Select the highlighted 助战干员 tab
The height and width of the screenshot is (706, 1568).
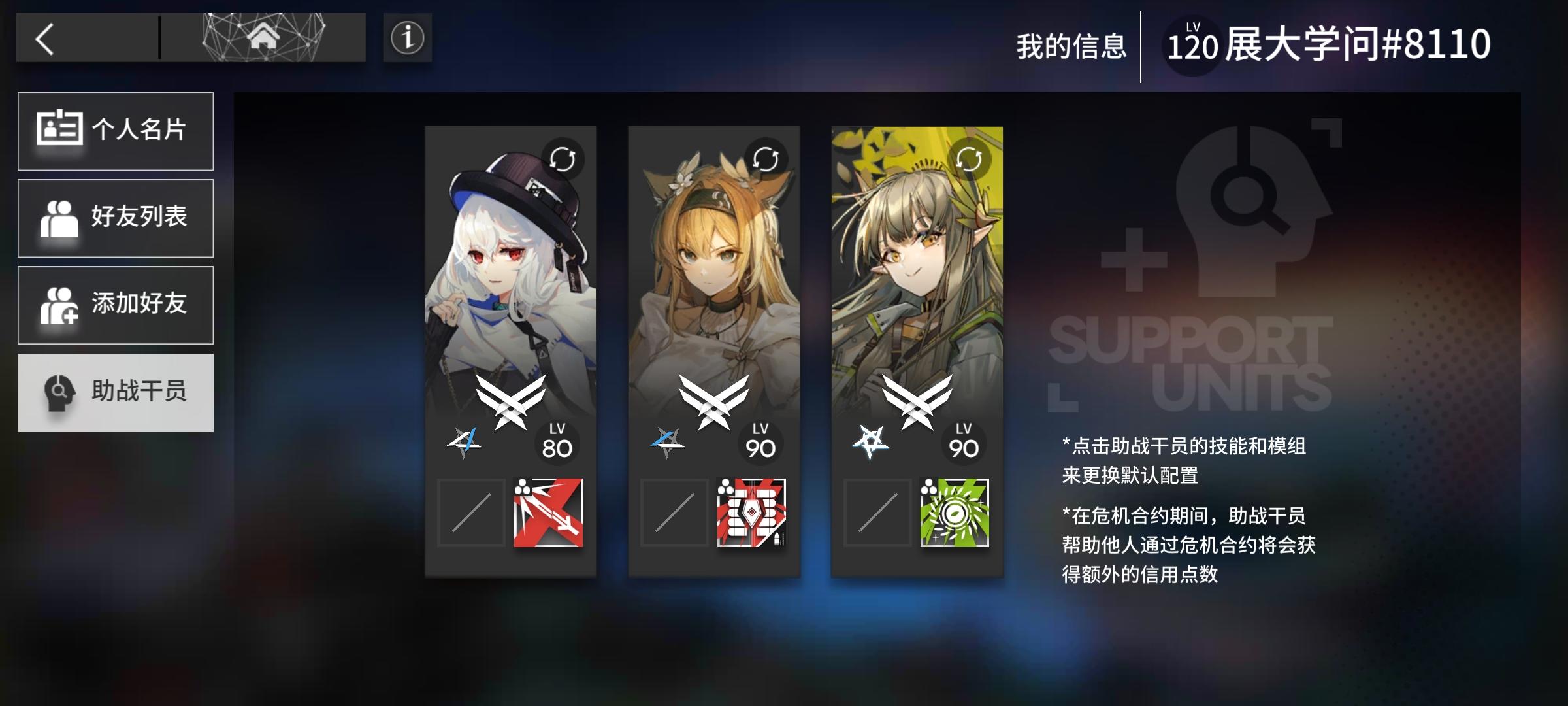(x=116, y=392)
